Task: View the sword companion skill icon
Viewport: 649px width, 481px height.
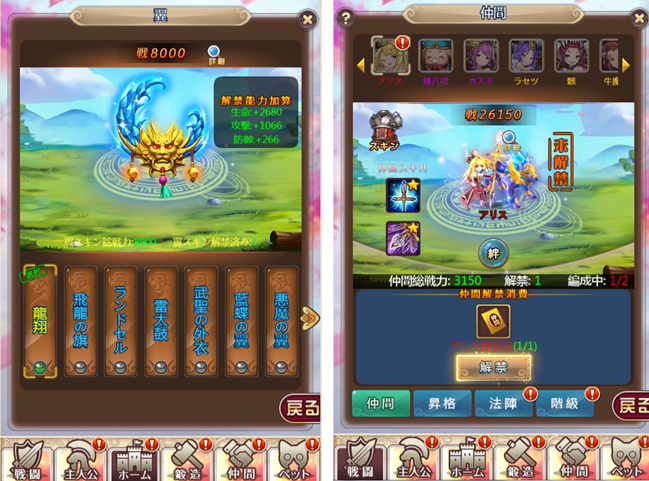Action: pyautogui.click(x=401, y=194)
